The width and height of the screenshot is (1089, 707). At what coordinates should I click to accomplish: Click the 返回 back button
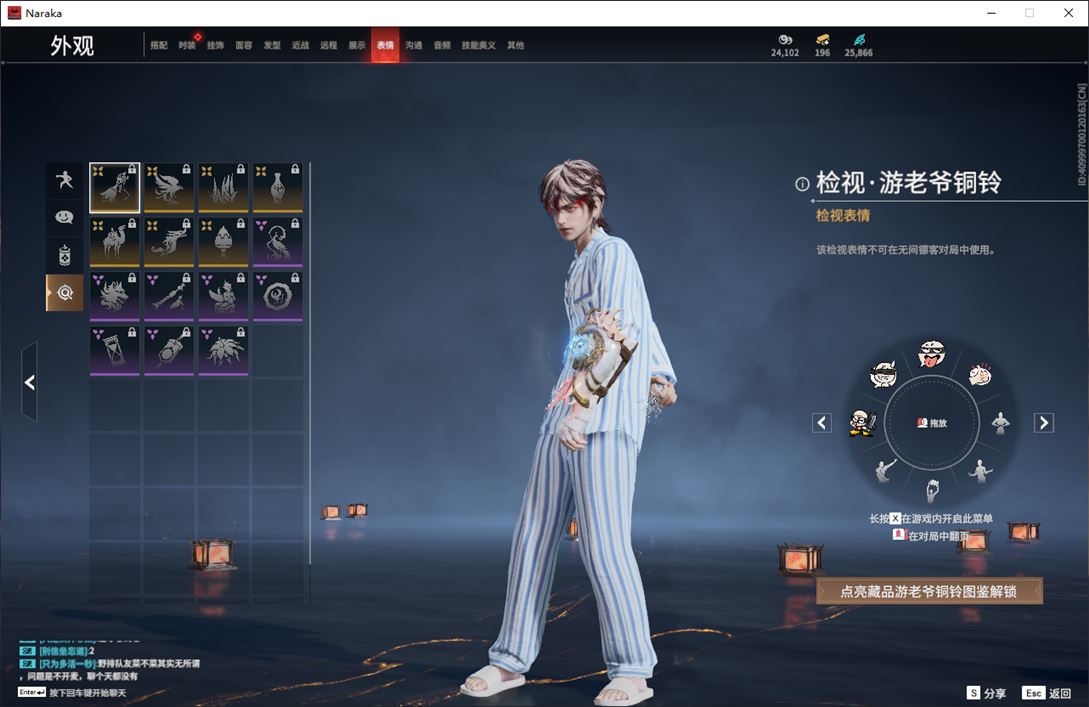(1045, 693)
